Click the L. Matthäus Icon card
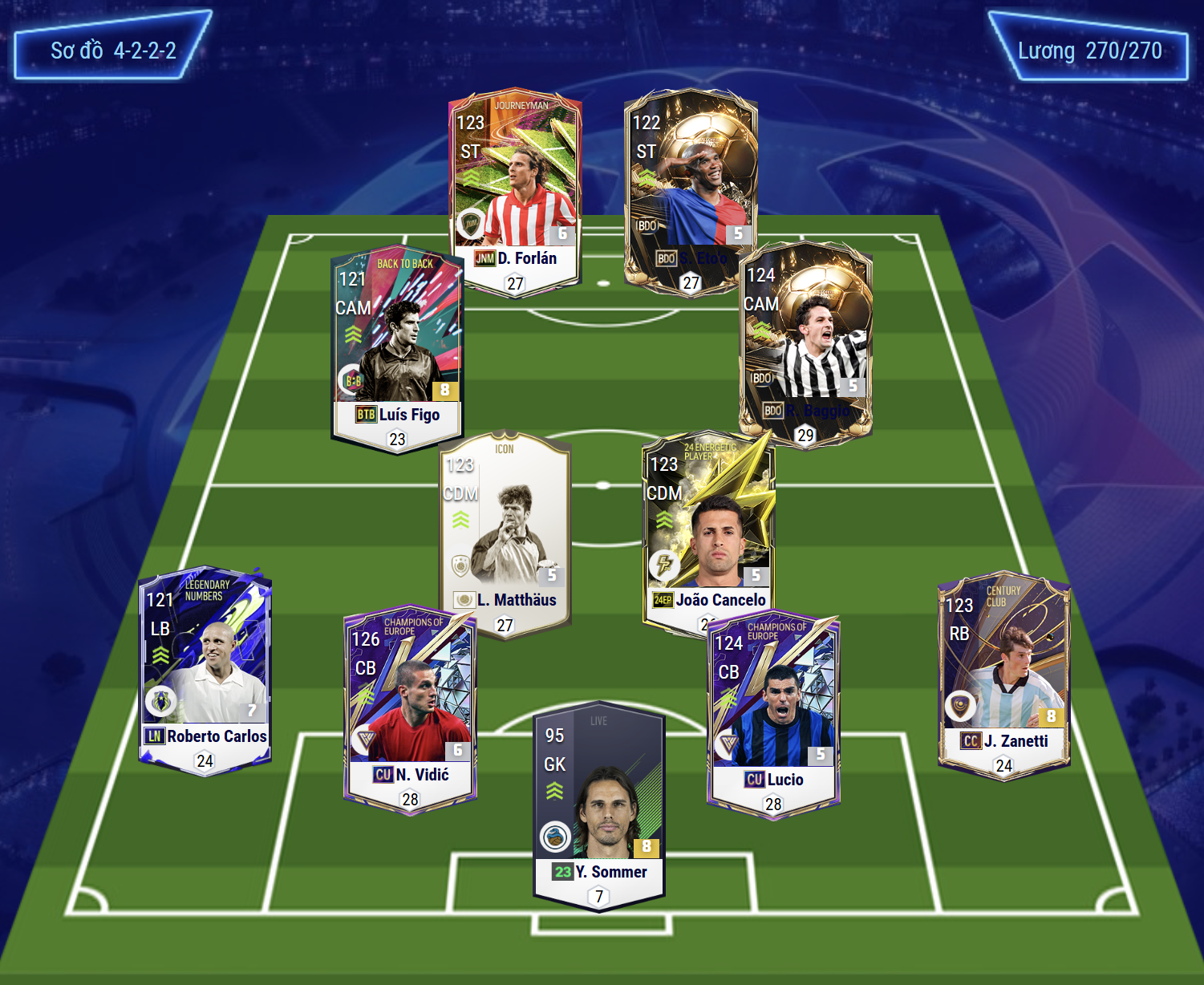The width and height of the screenshot is (1204, 985). pyautogui.click(x=505, y=529)
